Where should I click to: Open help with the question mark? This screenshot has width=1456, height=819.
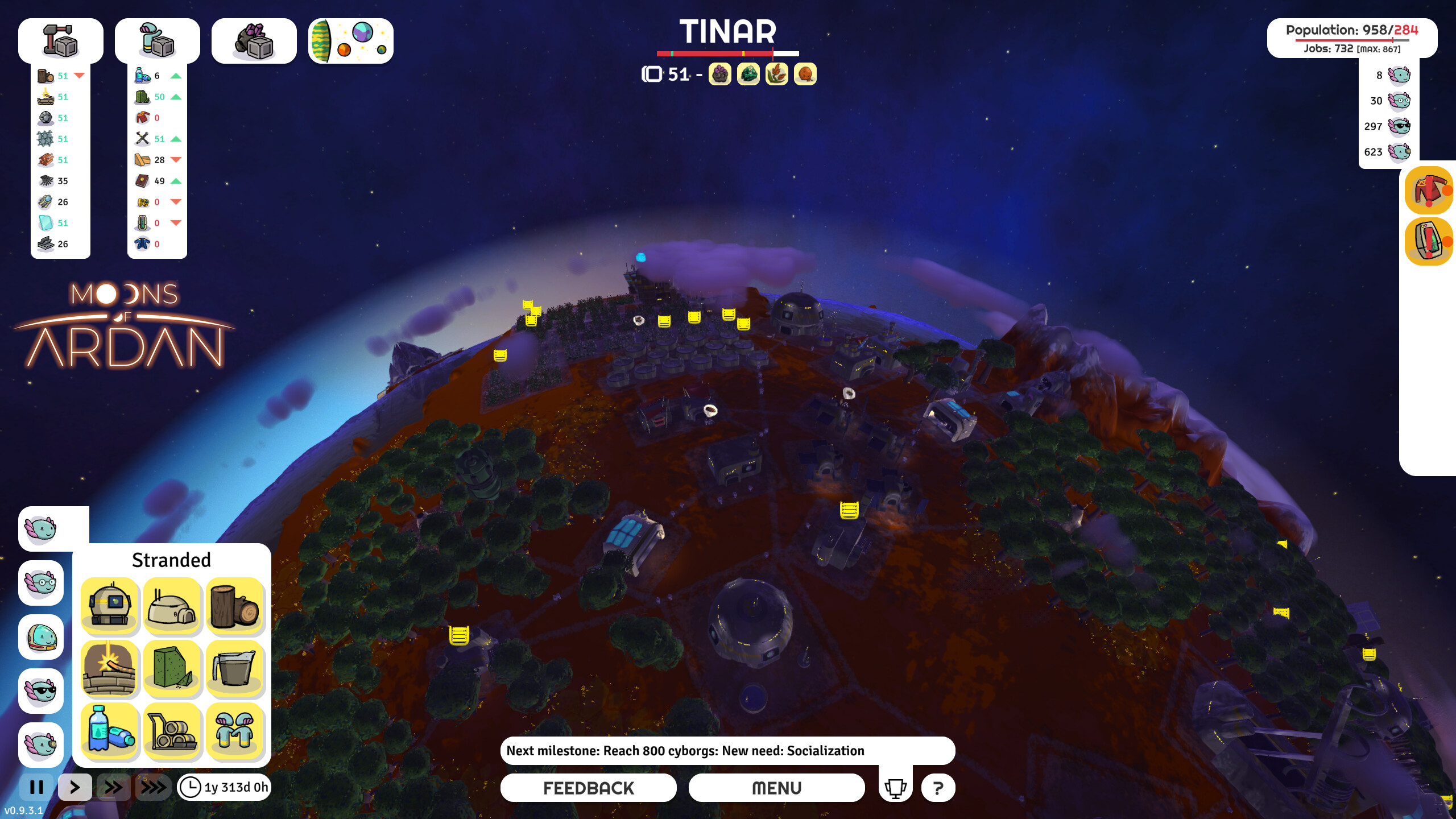938,788
